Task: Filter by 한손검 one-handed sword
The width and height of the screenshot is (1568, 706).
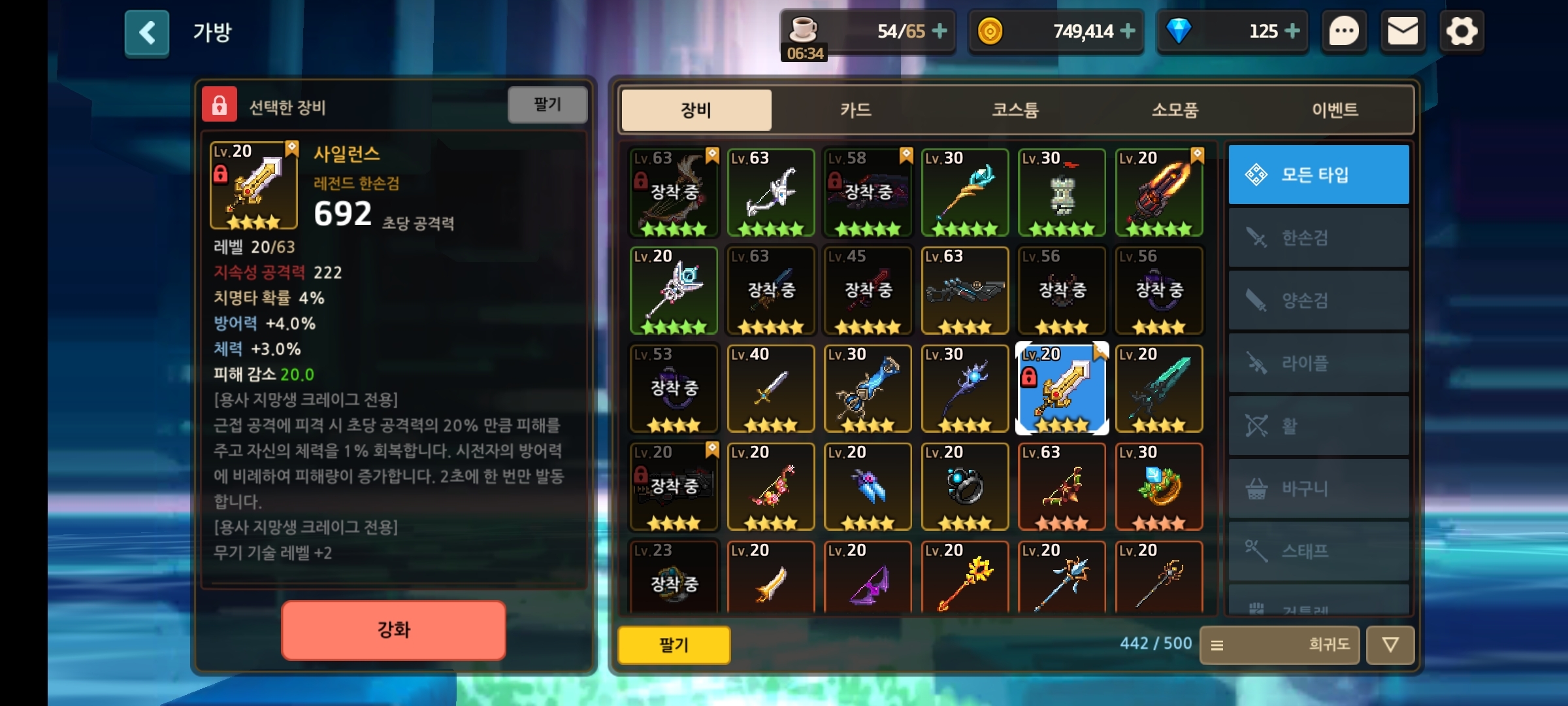Action: tap(1318, 237)
